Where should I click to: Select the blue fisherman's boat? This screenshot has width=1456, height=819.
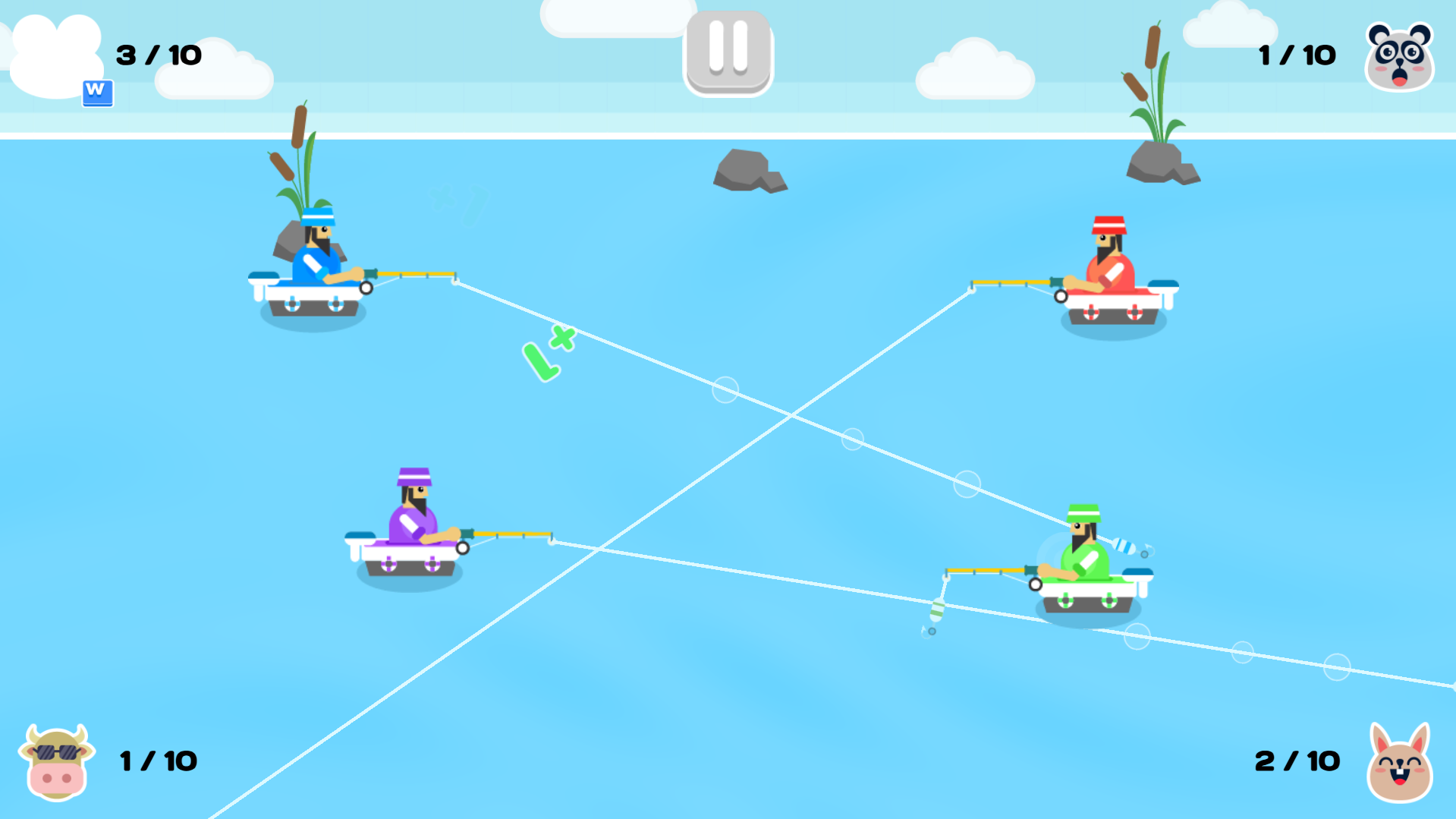coord(311,296)
